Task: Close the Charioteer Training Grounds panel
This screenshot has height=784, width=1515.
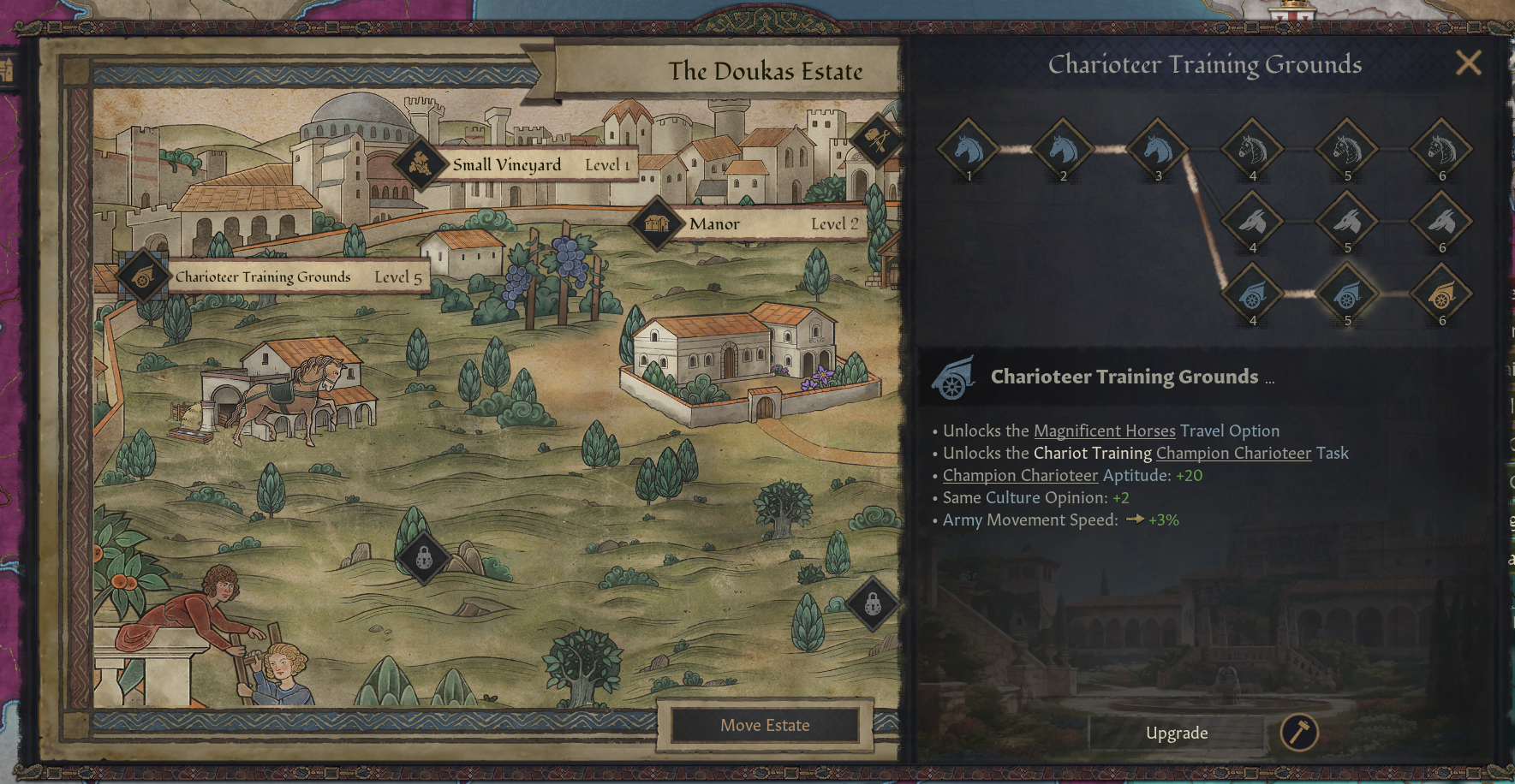Action: [x=1468, y=62]
